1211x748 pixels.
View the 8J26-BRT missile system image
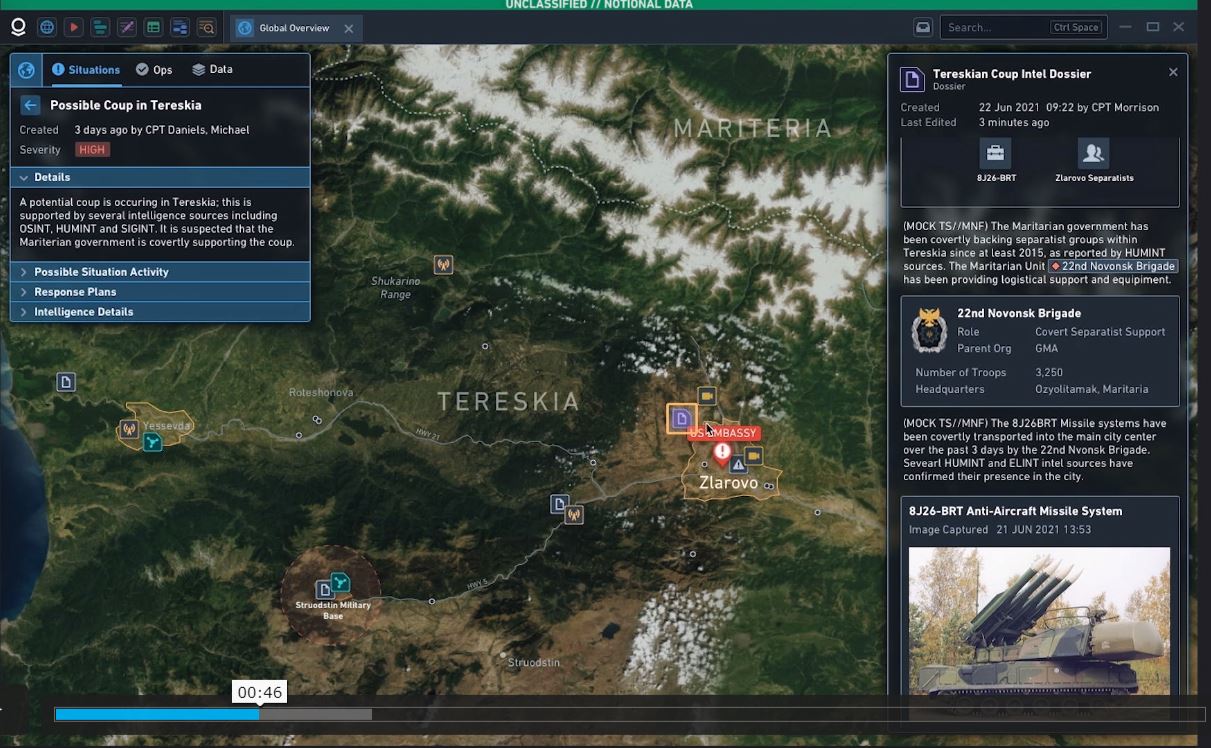click(1039, 620)
